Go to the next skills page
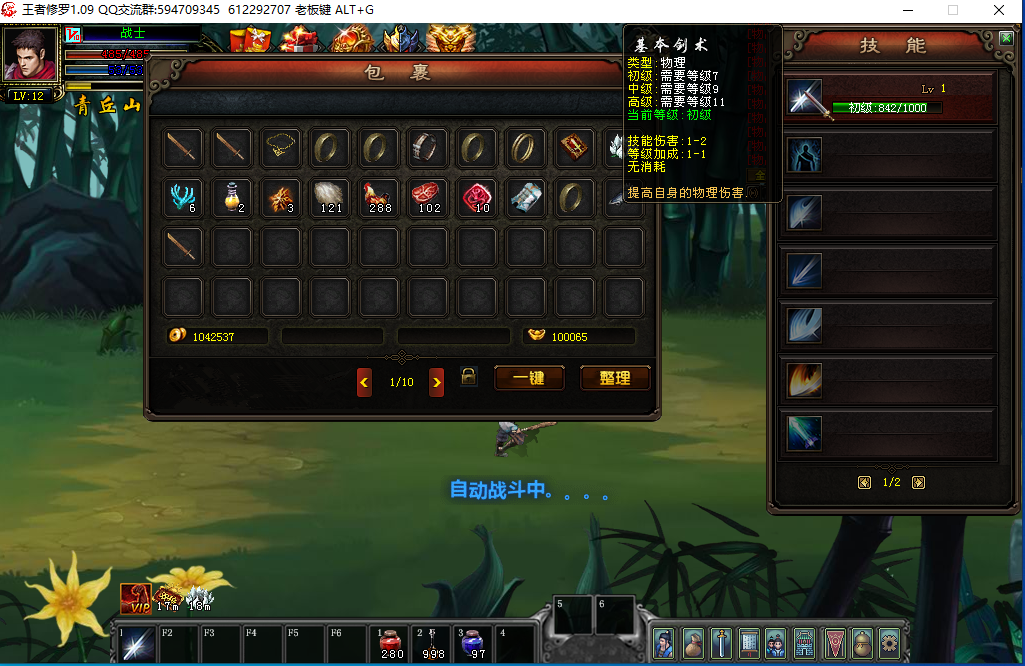 tap(918, 482)
